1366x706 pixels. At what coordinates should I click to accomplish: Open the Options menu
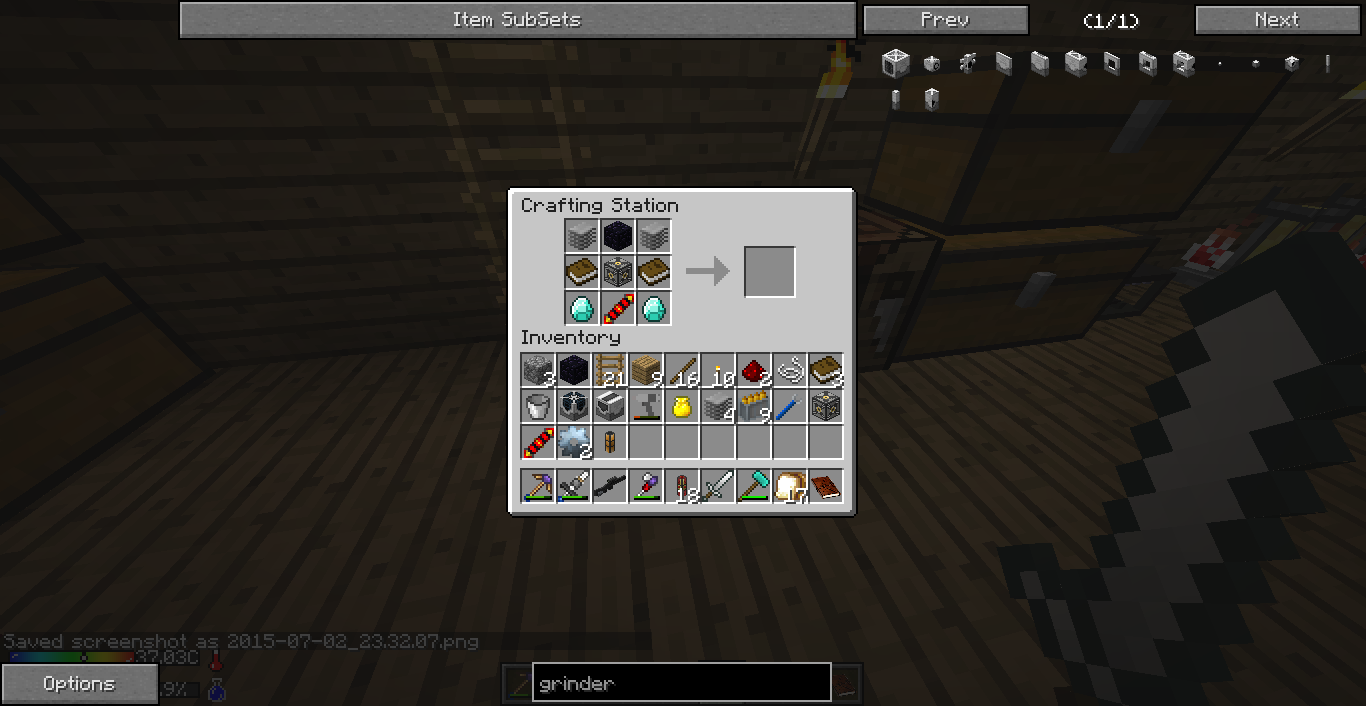click(79, 684)
